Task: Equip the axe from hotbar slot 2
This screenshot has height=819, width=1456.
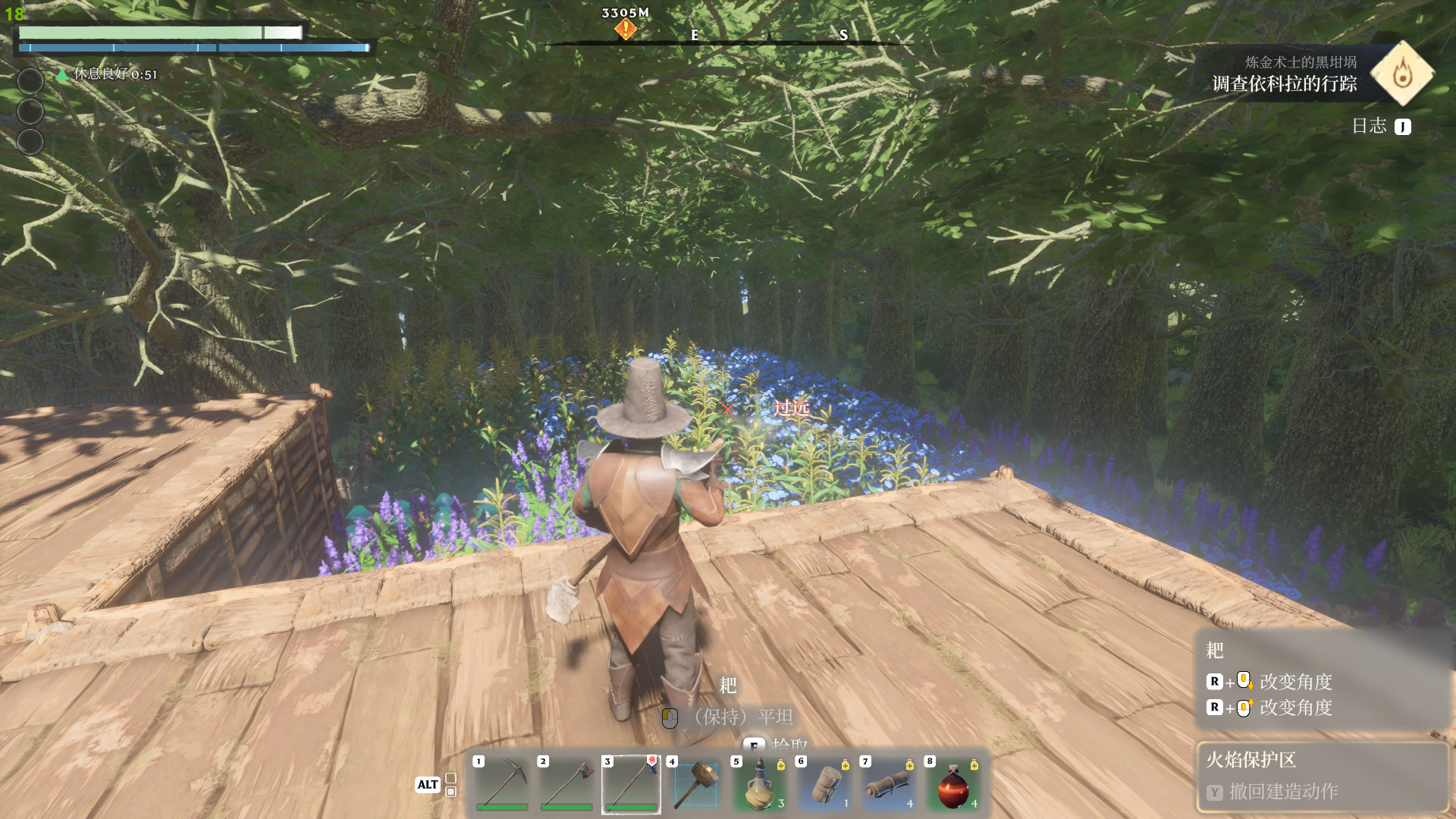Action: [x=566, y=783]
